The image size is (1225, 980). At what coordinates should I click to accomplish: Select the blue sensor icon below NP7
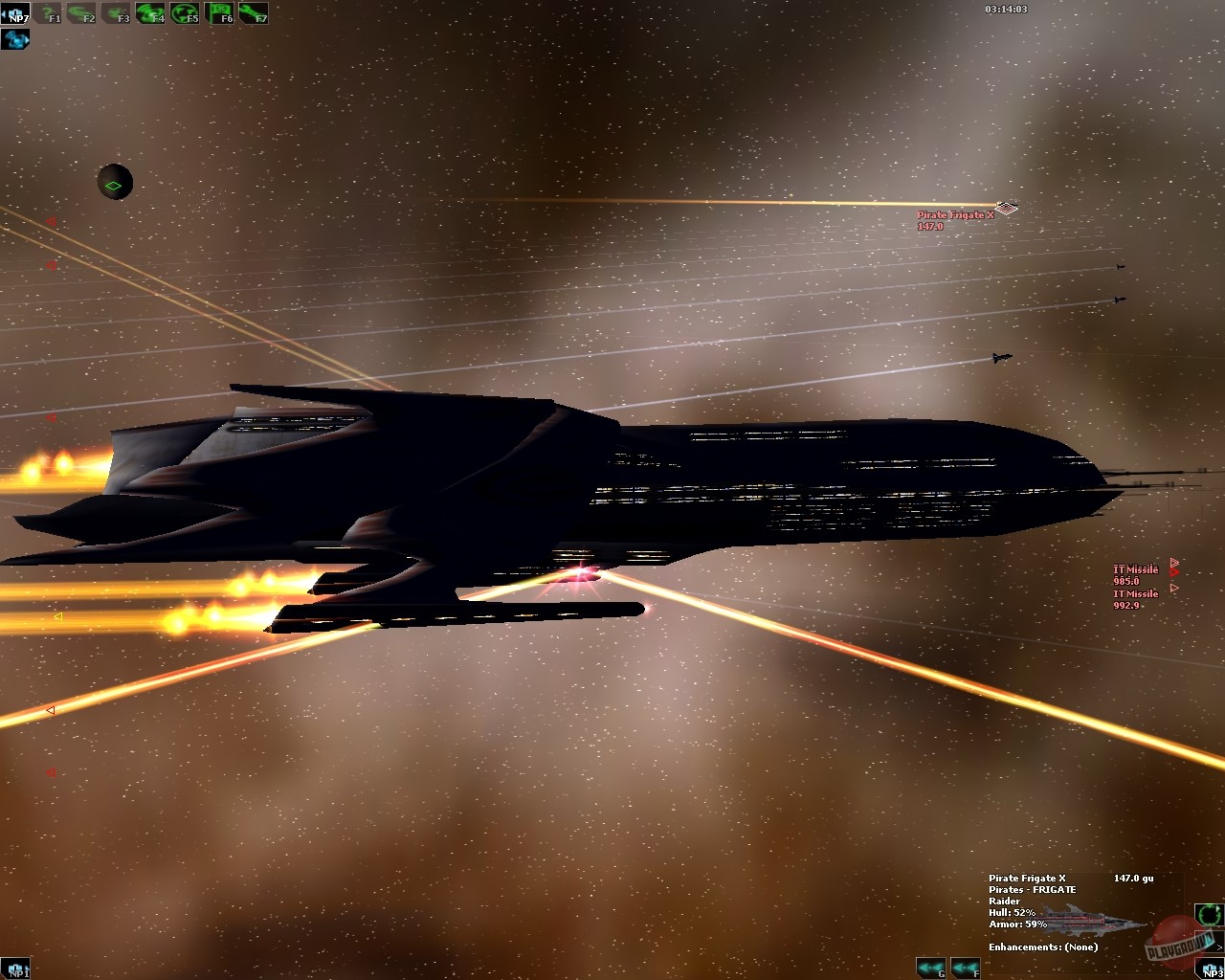click(x=14, y=39)
